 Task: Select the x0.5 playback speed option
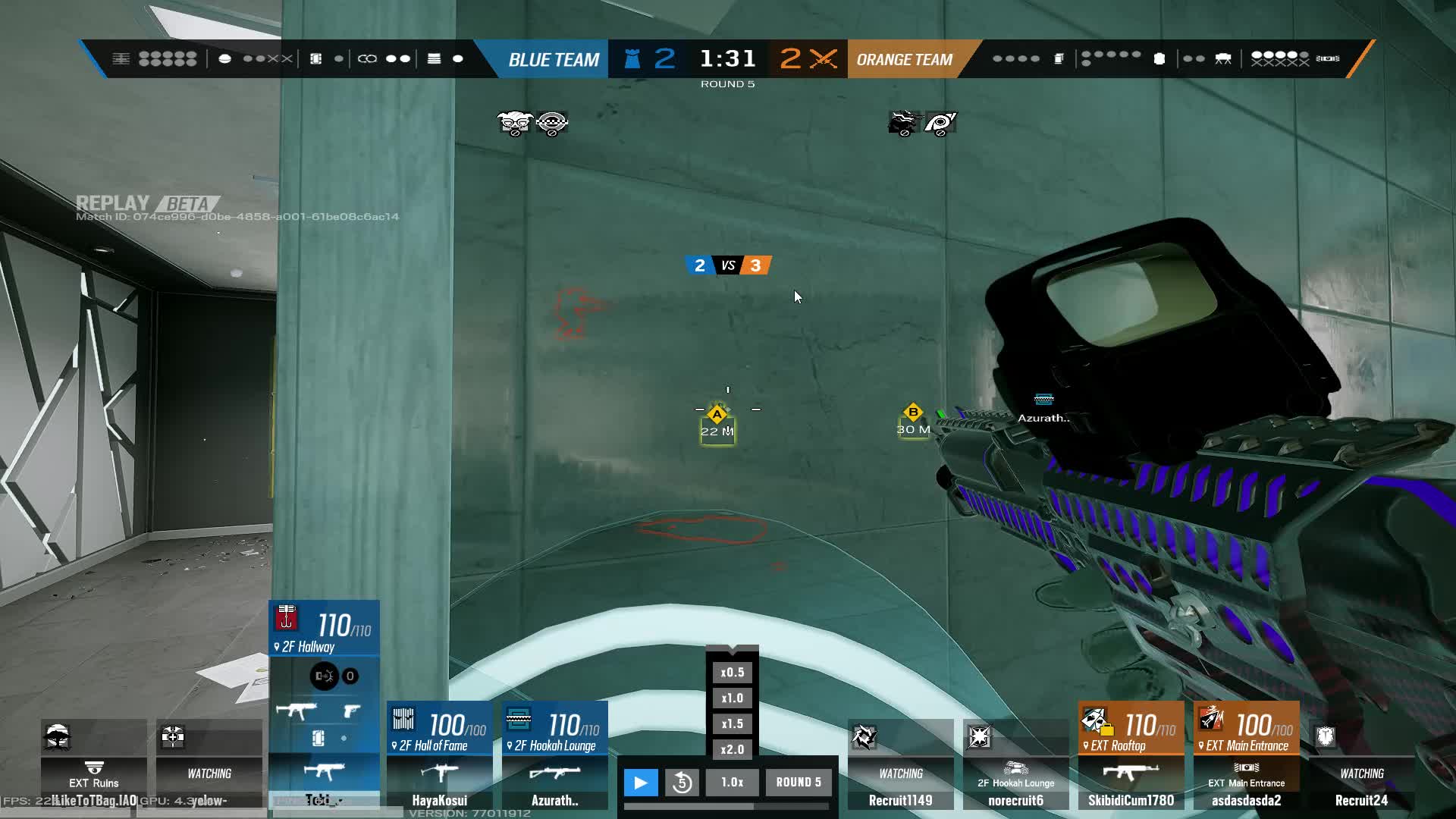click(x=731, y=672)
